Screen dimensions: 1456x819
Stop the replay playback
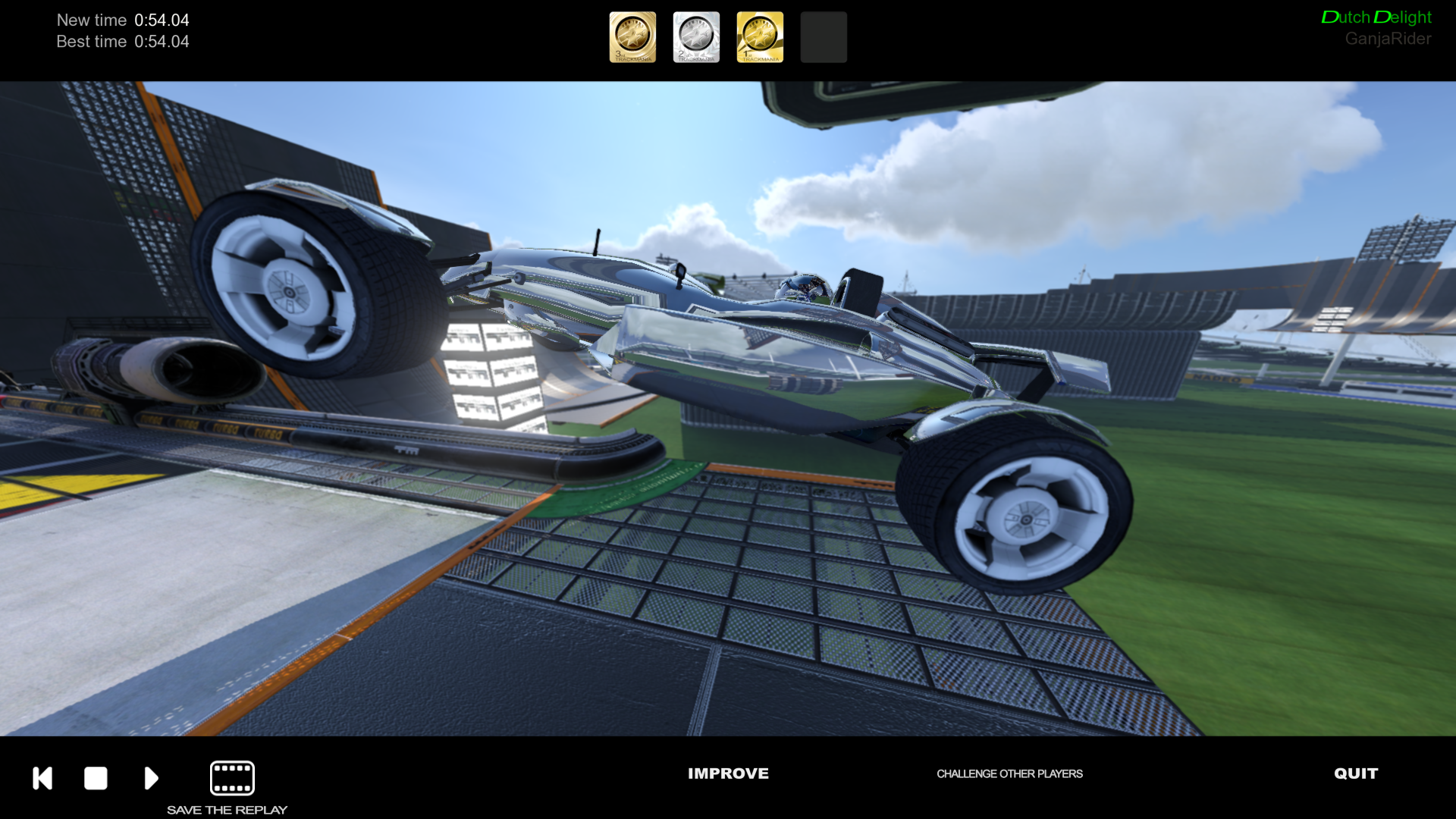[x=96, y=778]
